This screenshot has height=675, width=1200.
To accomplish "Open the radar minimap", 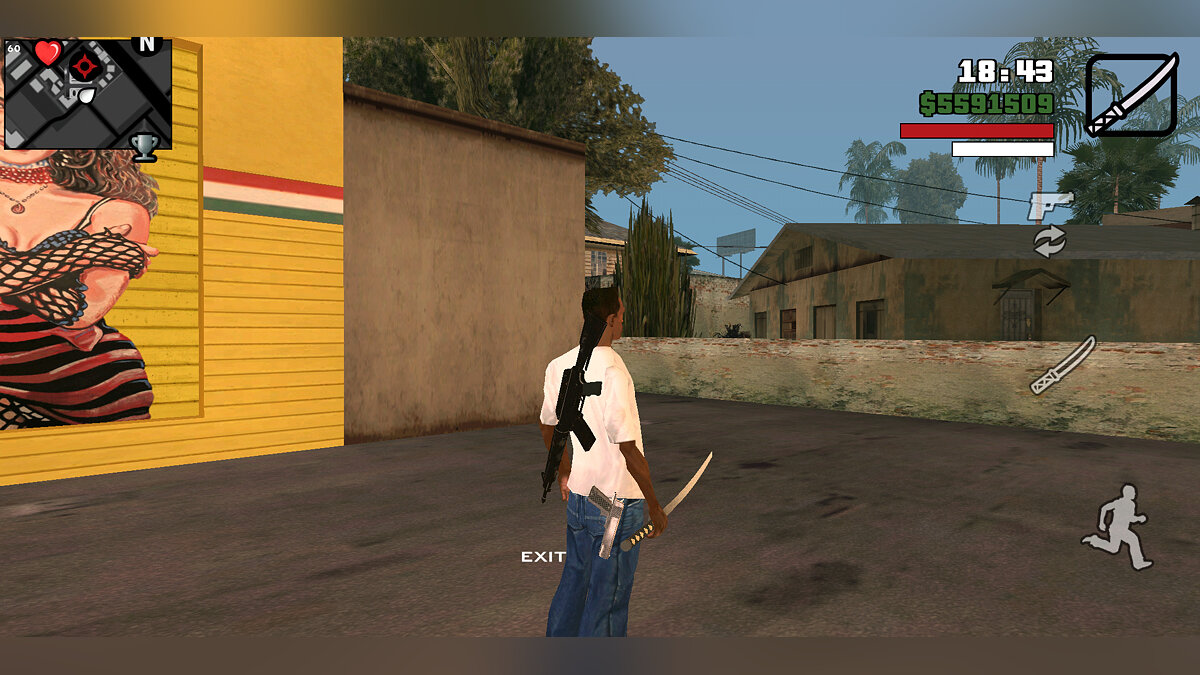I will pos(88,93).
